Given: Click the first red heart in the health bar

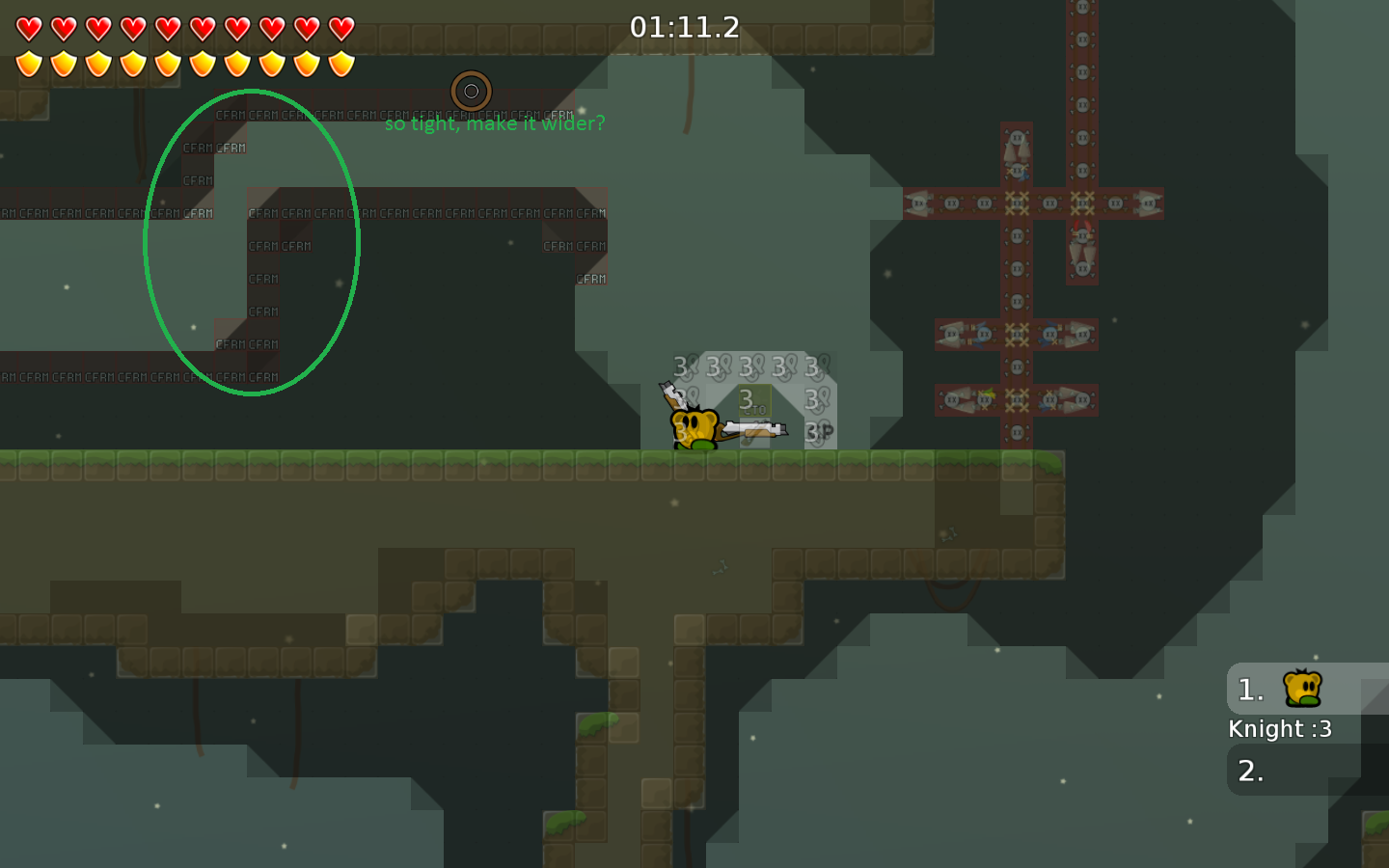Looking at the screenshot, I should point(28,29).
